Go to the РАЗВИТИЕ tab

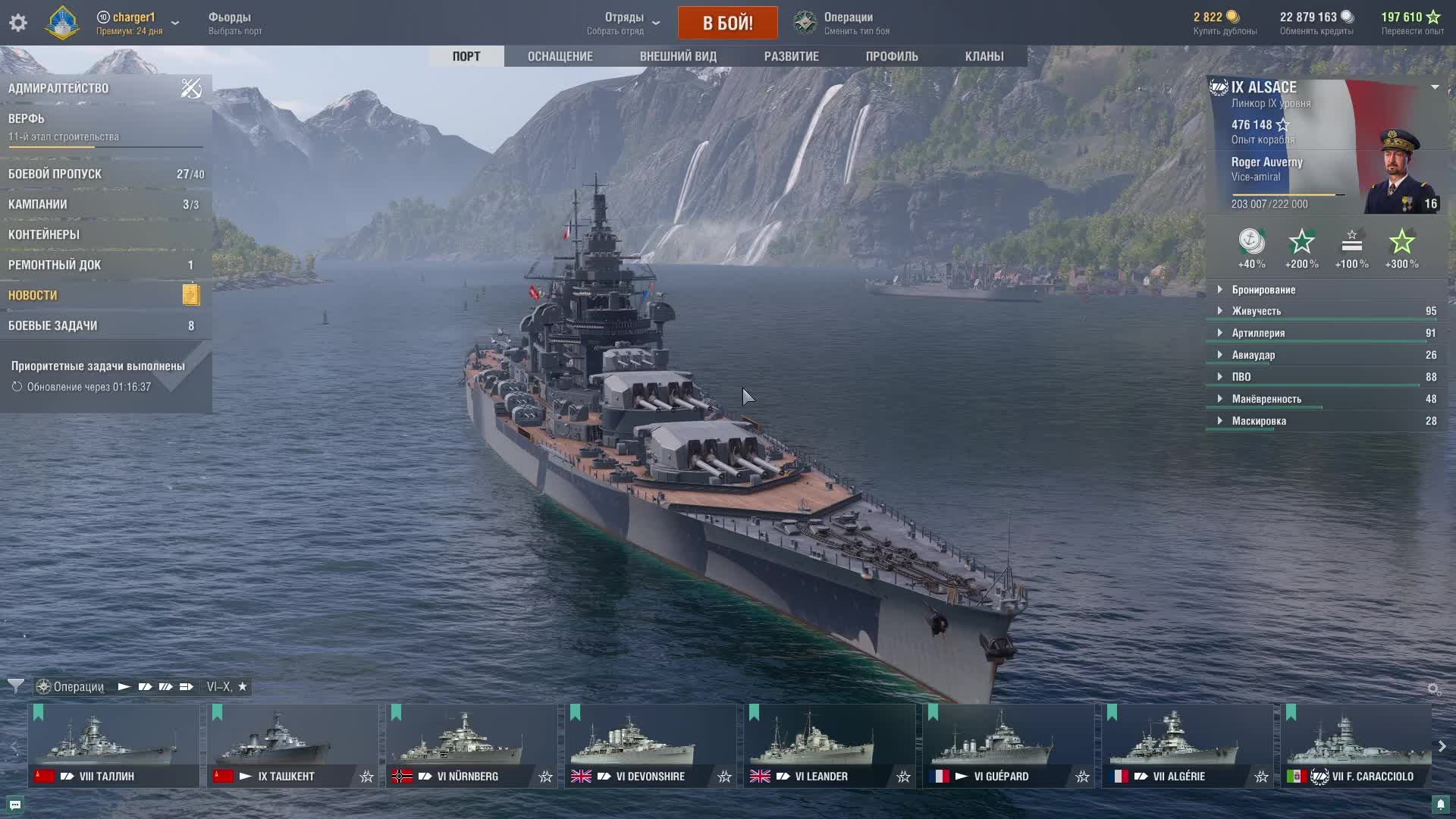[x=791, y=56]
